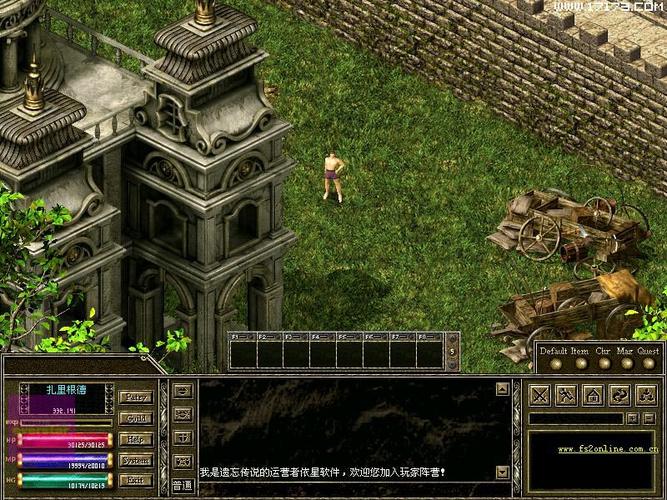Viewport: 667px width, 500px height.
Task: Toggle the 普通 chat channel button
Action: click(182, 484)
